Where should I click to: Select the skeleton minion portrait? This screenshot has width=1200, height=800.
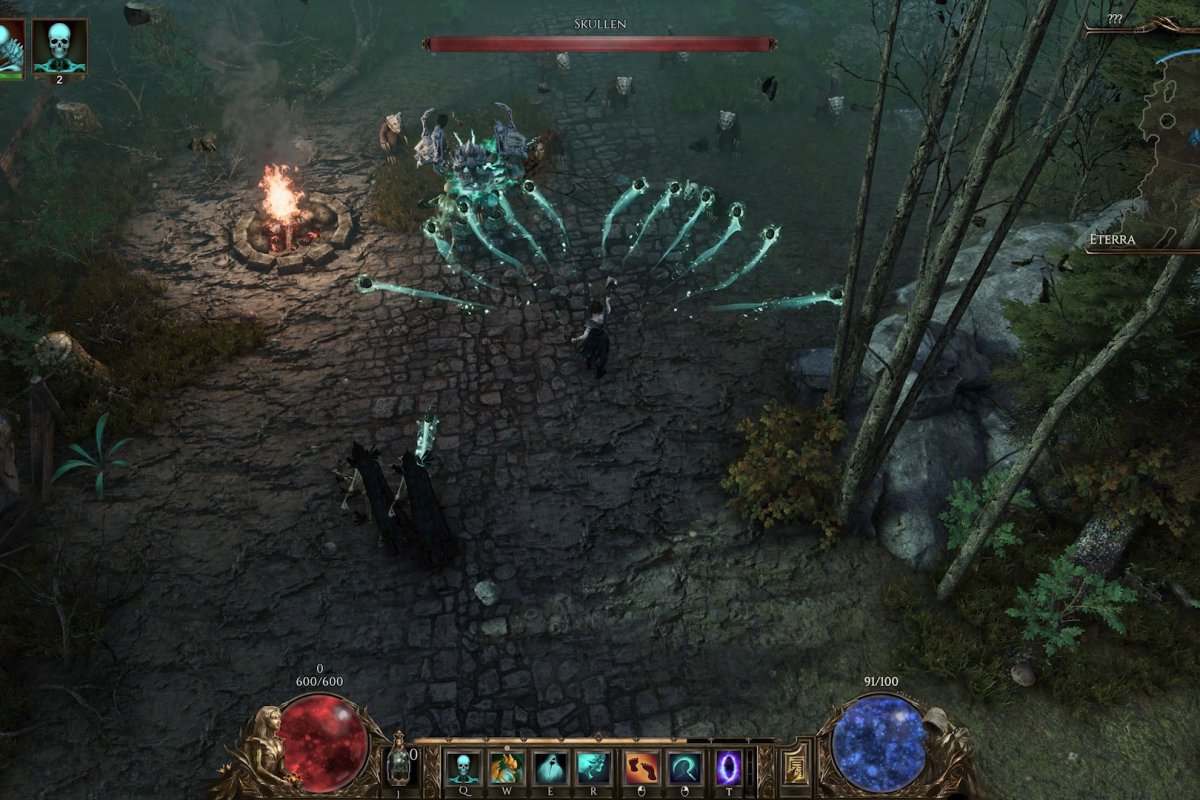(x=59, y=46)
